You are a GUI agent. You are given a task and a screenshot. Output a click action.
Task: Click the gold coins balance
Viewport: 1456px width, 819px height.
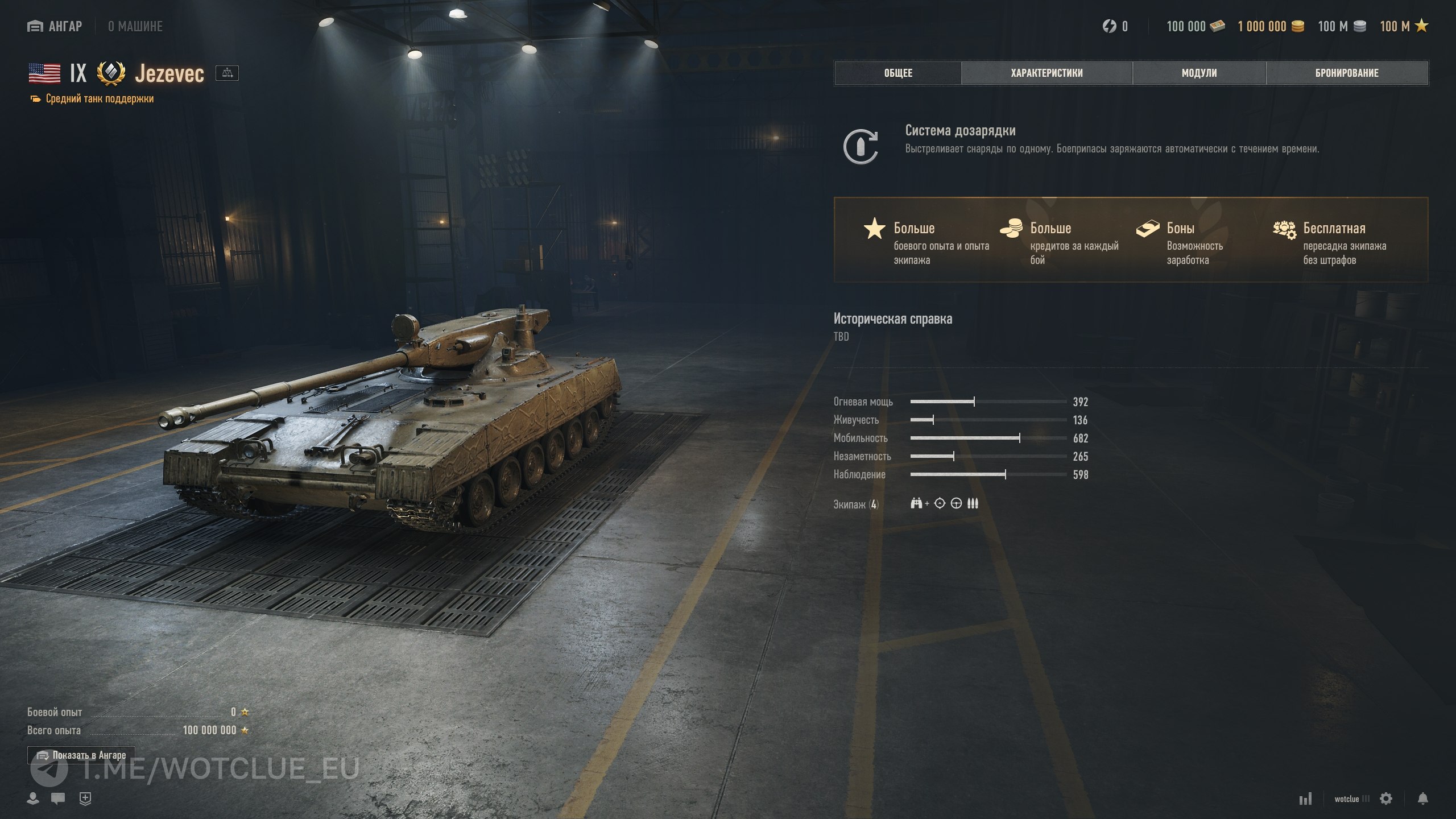pos(1271,26)
